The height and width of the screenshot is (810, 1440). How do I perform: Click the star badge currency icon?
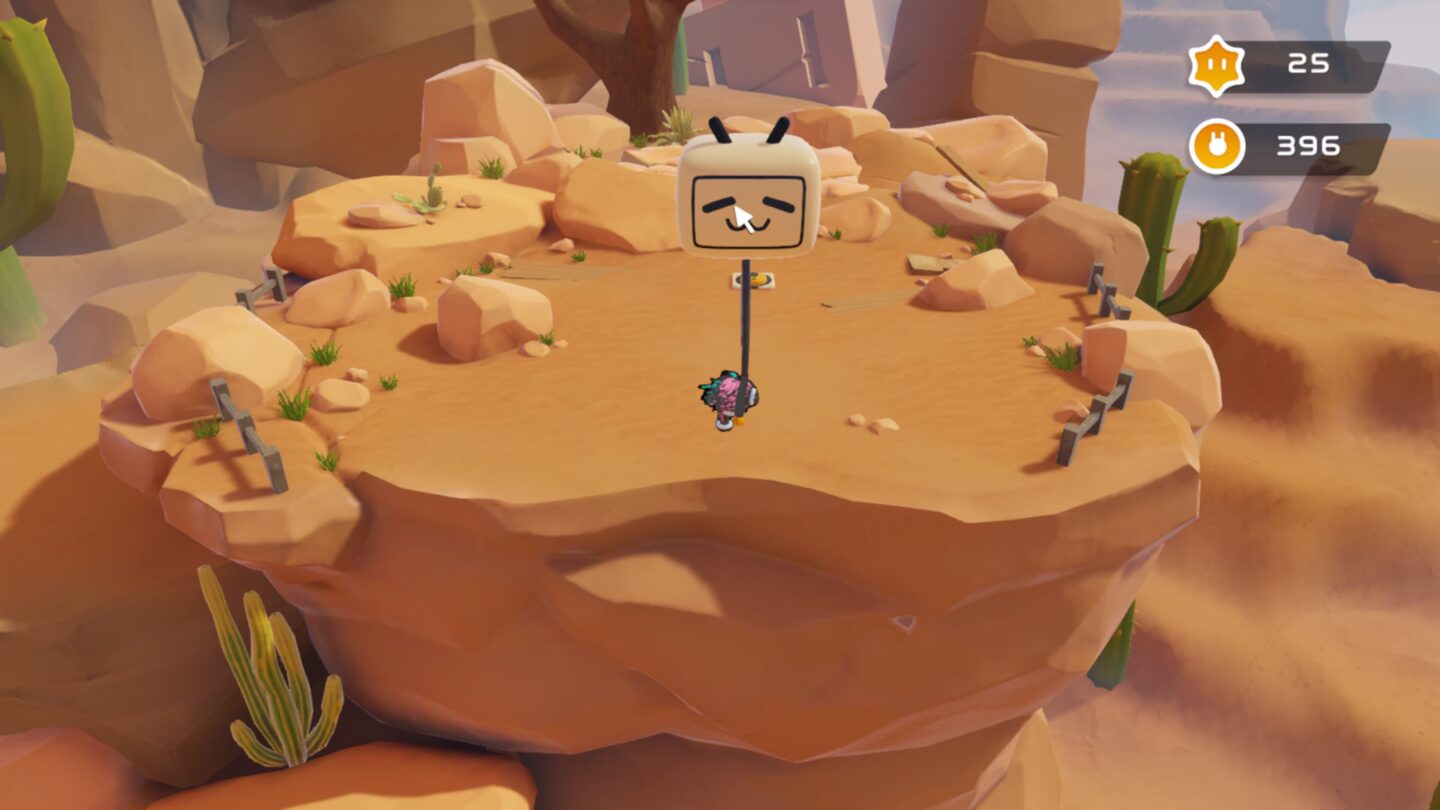tap(1217, 65)
